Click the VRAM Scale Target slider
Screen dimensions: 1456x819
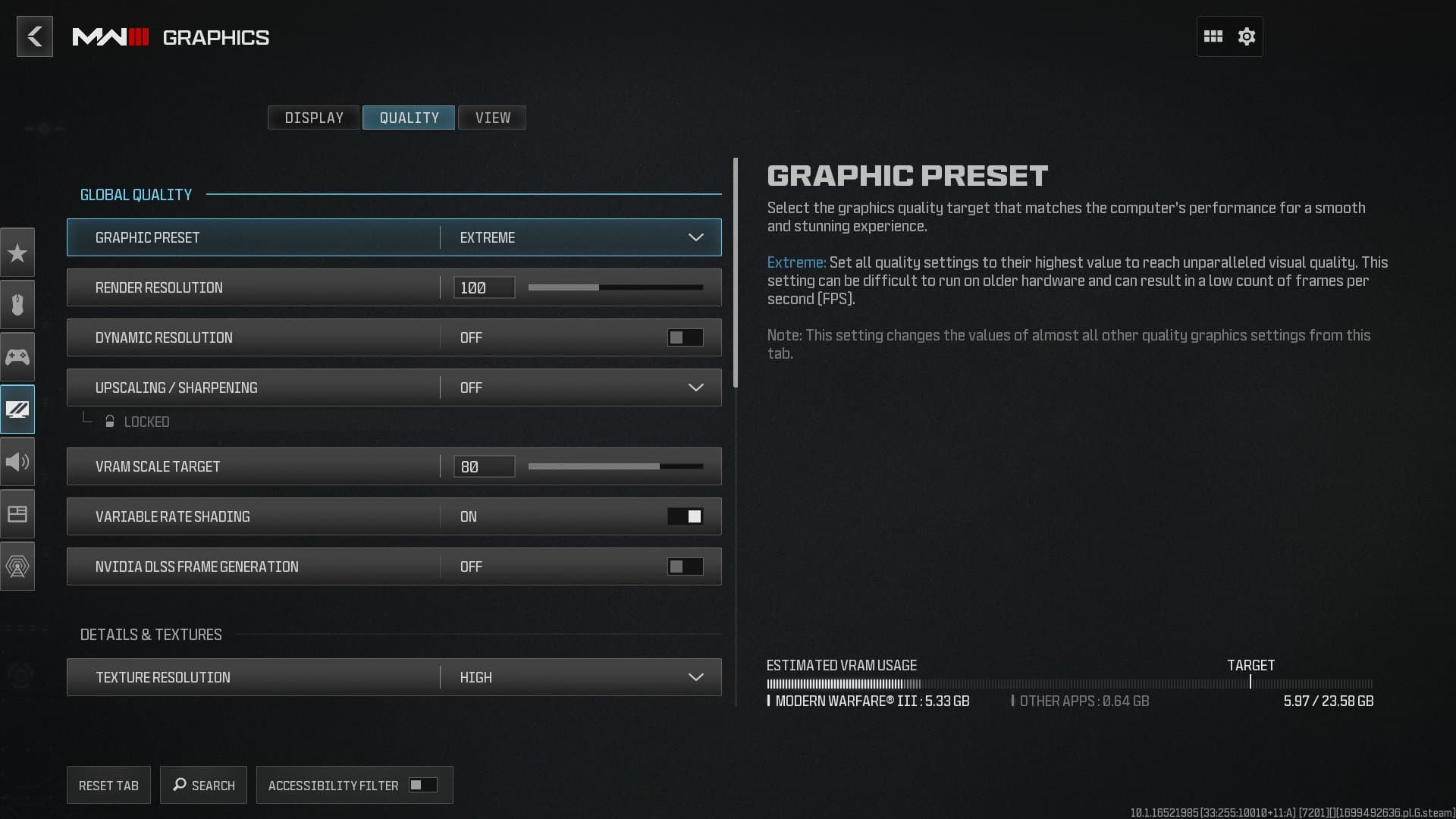pos(615,466)
